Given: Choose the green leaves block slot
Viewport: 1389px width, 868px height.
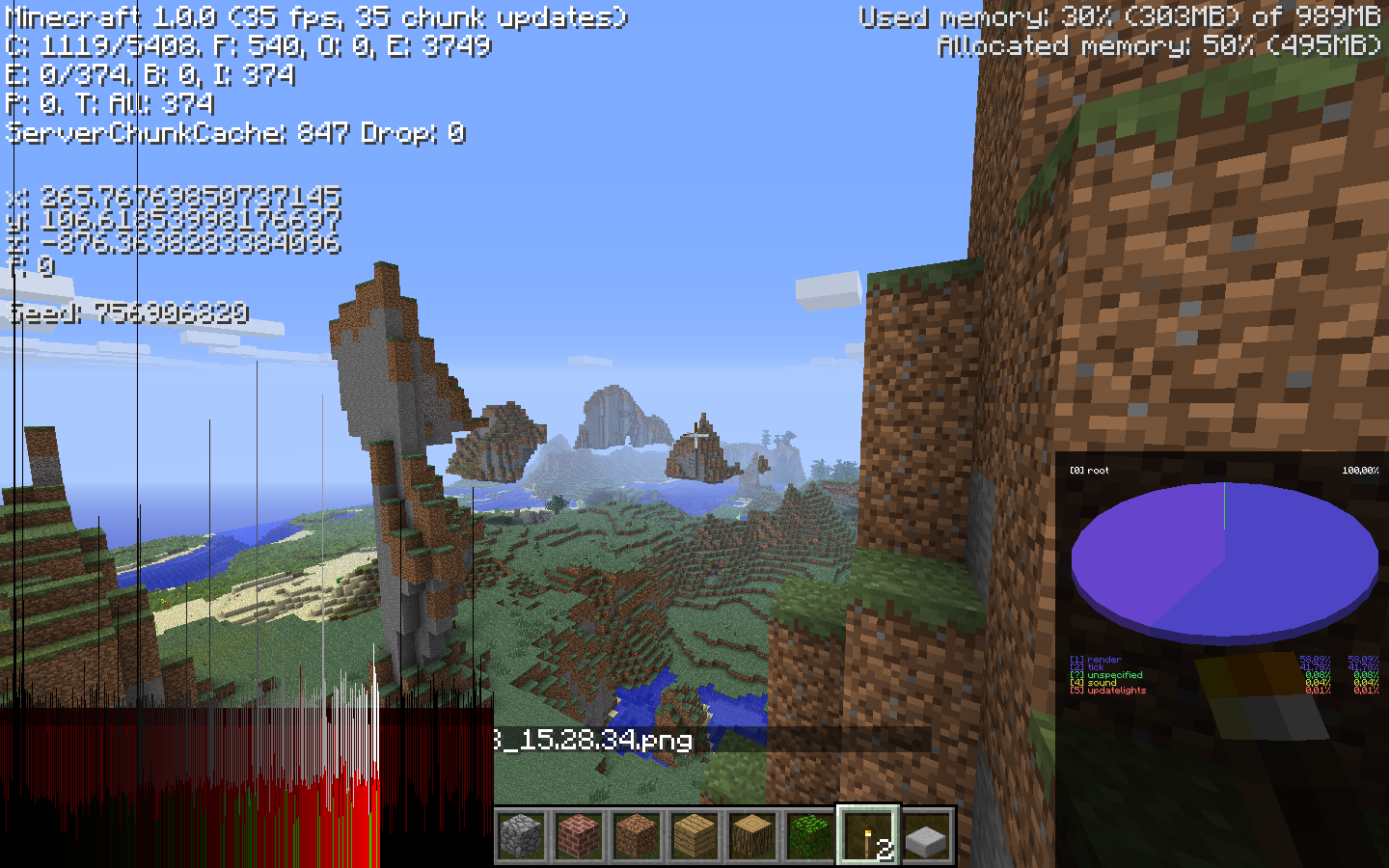Looking at the screenshot, I should 811,835.
